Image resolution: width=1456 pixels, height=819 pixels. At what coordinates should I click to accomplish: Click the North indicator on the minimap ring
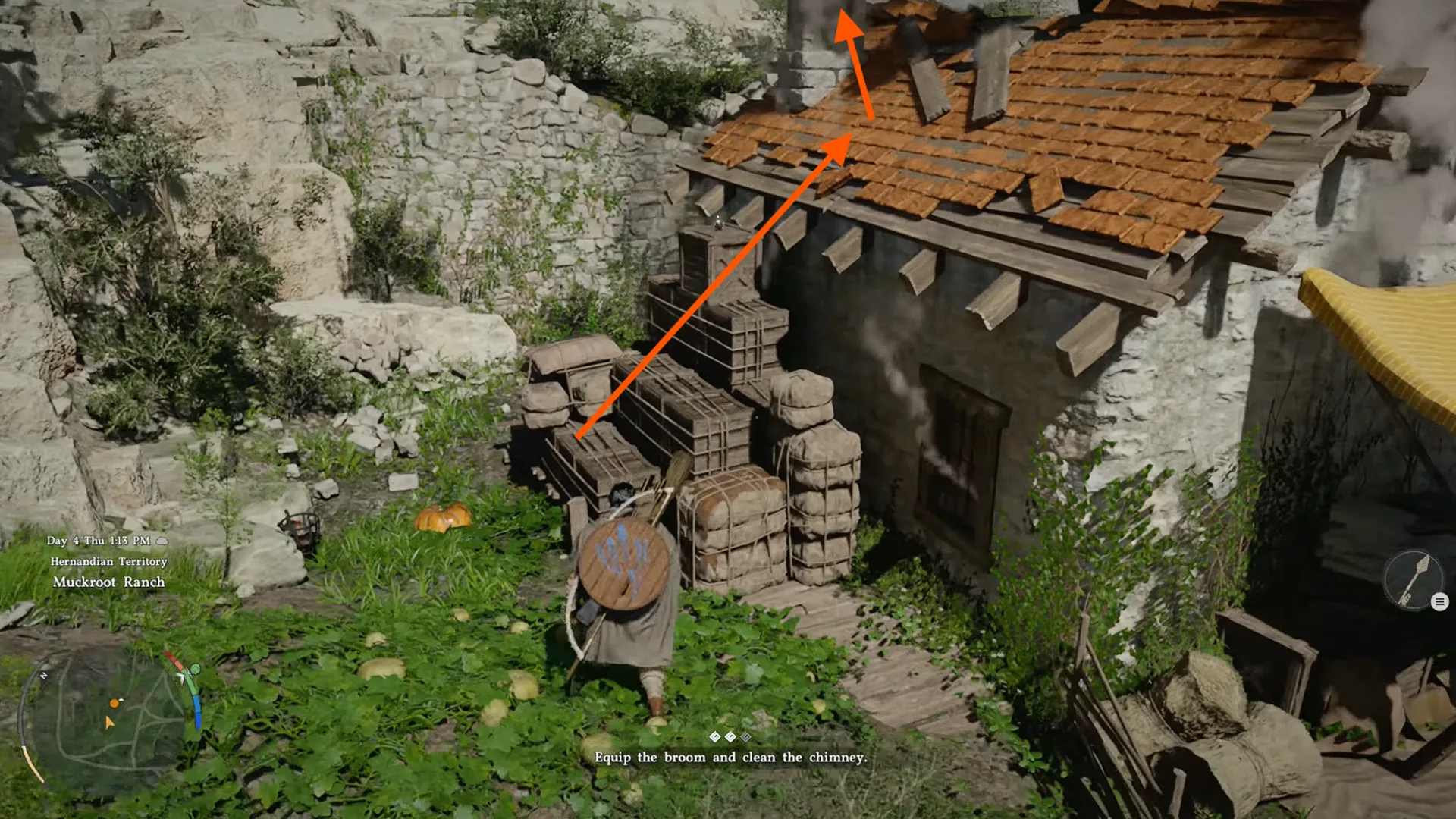tap(42, 676)
